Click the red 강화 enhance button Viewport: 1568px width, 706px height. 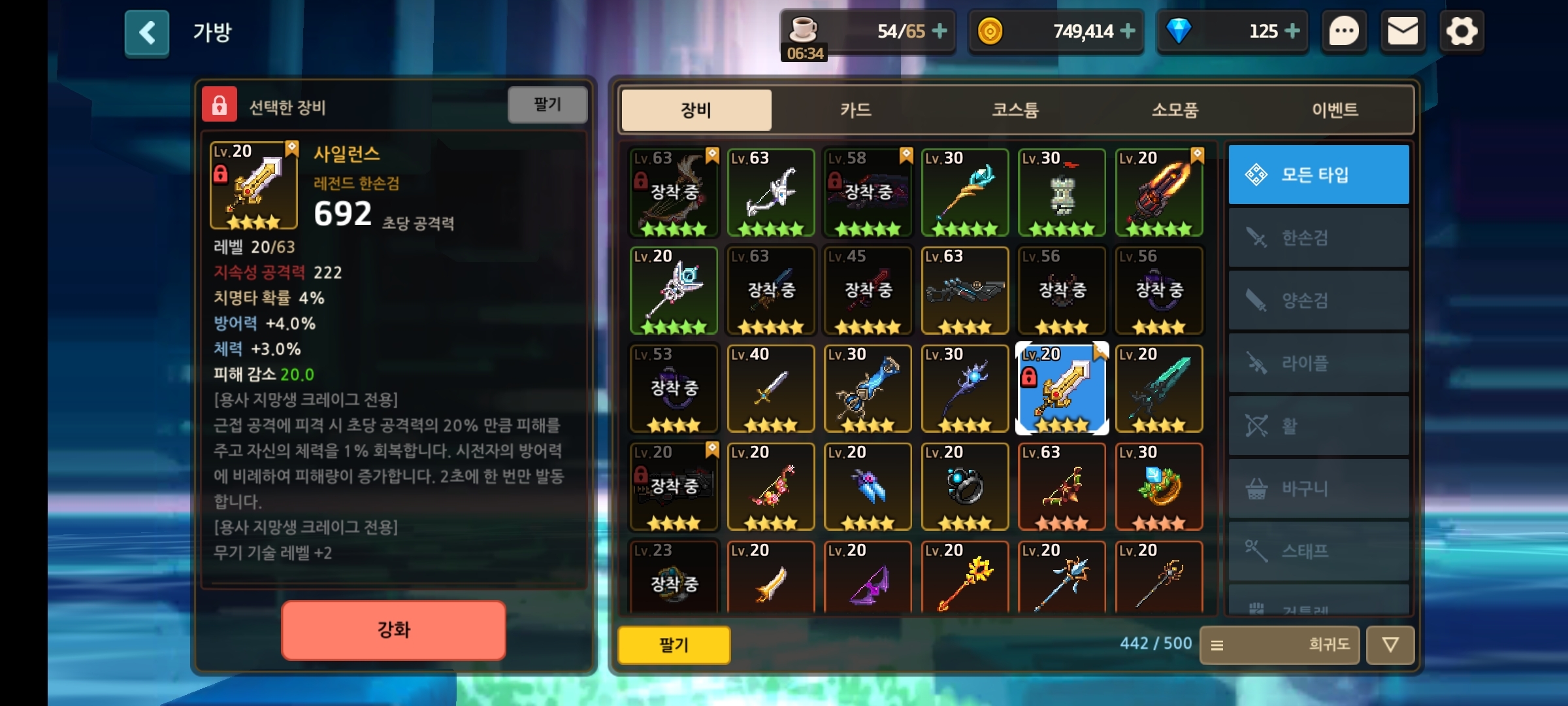click(x=393, y=630)
